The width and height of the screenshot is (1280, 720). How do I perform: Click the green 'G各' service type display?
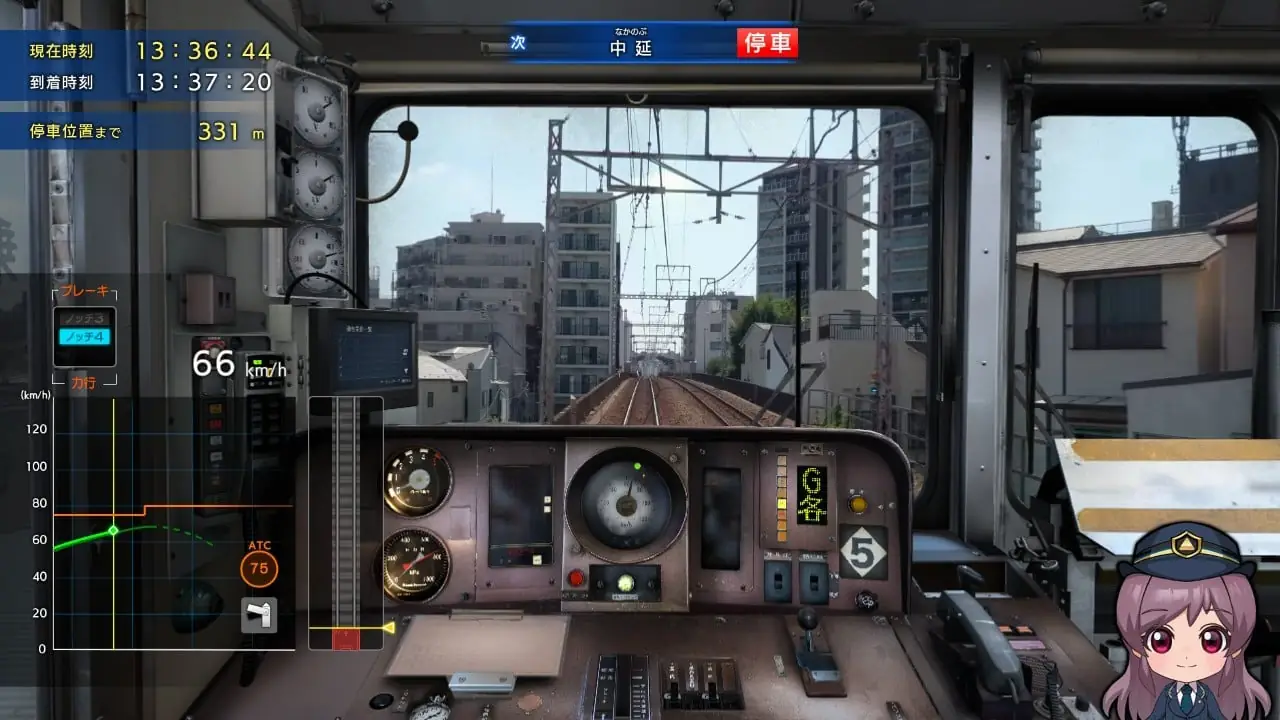tap(812, 495)
